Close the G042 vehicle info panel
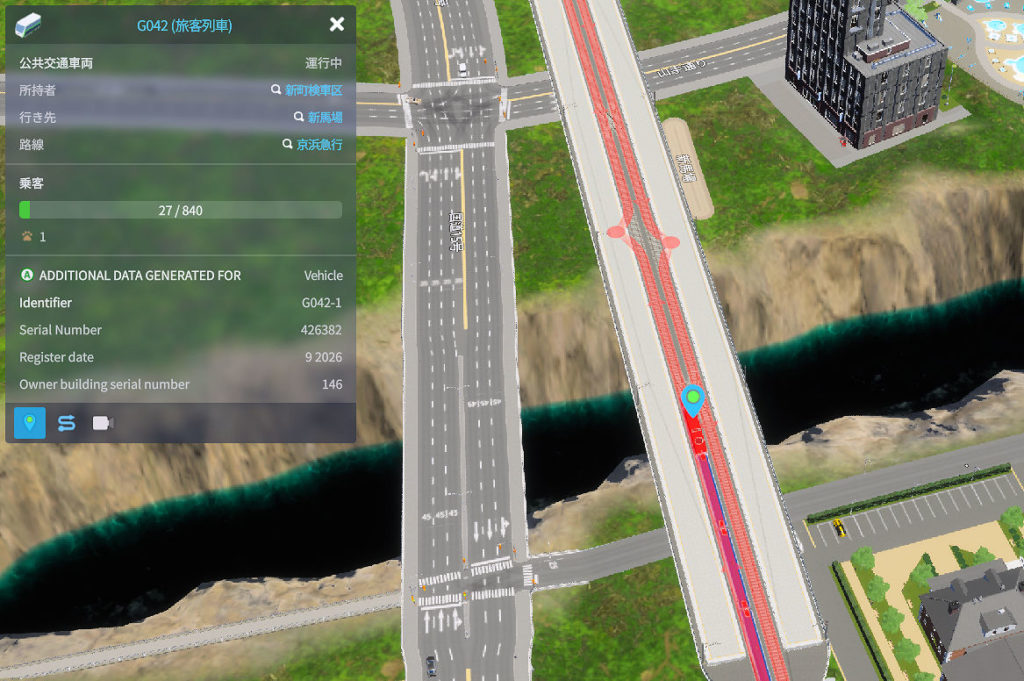 coord(337,25)
